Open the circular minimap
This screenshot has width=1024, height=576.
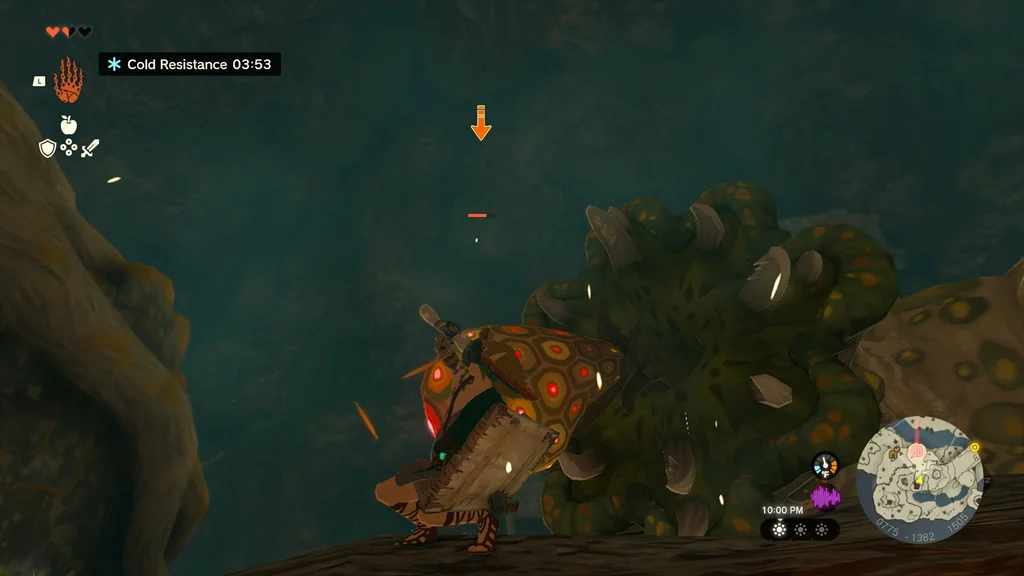click(920, 478)
